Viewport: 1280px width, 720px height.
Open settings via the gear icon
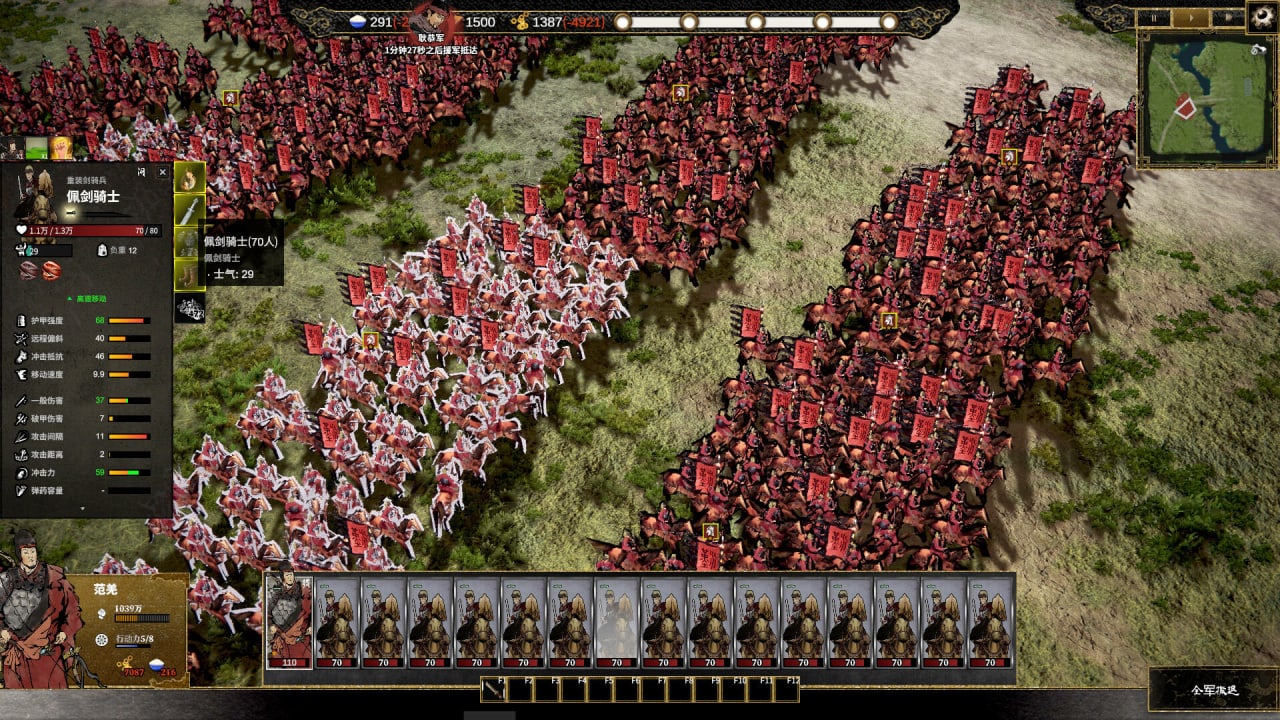pyautogui.click(x=1262, y=15)
